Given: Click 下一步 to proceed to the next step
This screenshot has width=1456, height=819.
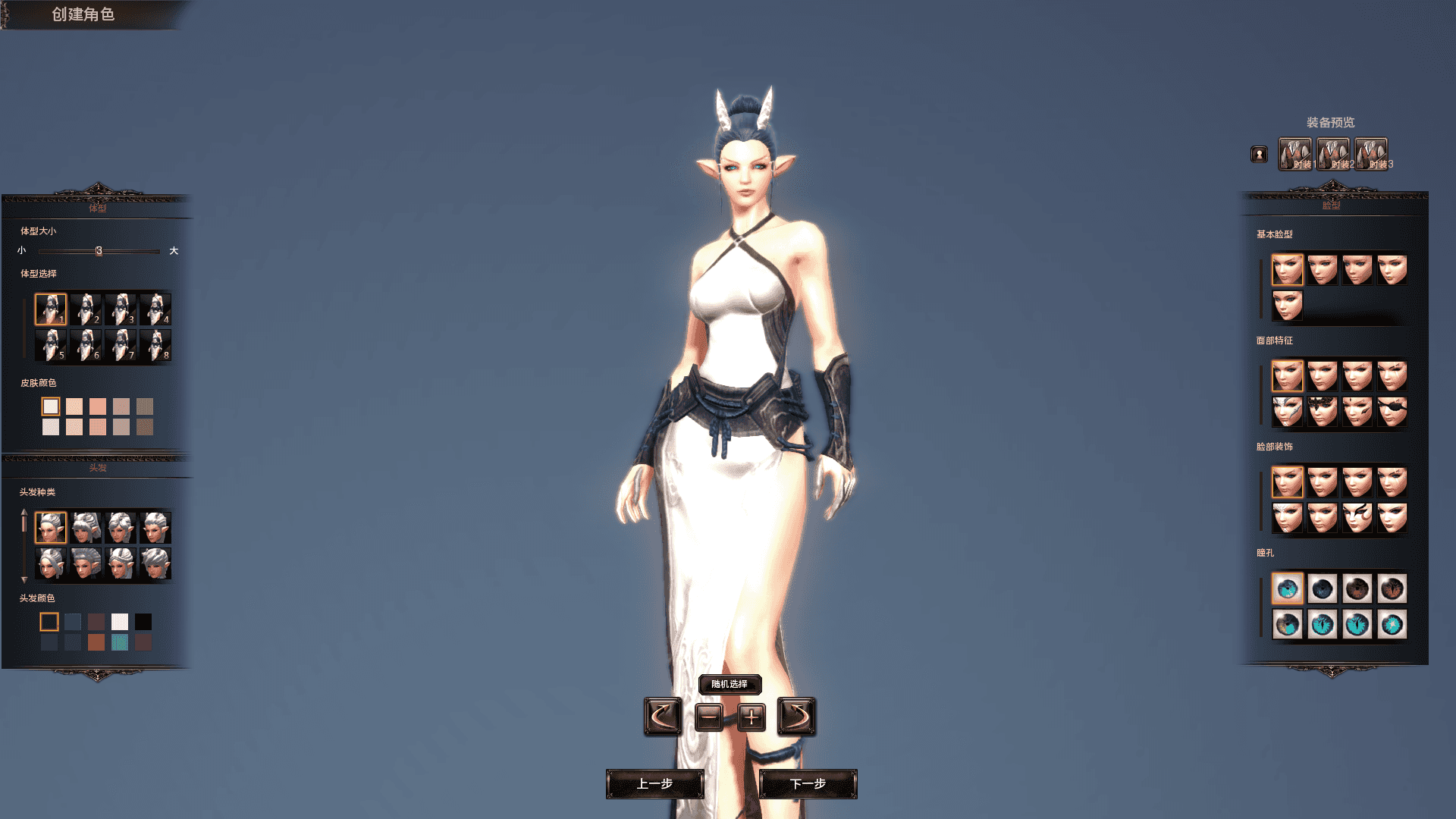Looking at the screenshot, I should pos(808,785).
